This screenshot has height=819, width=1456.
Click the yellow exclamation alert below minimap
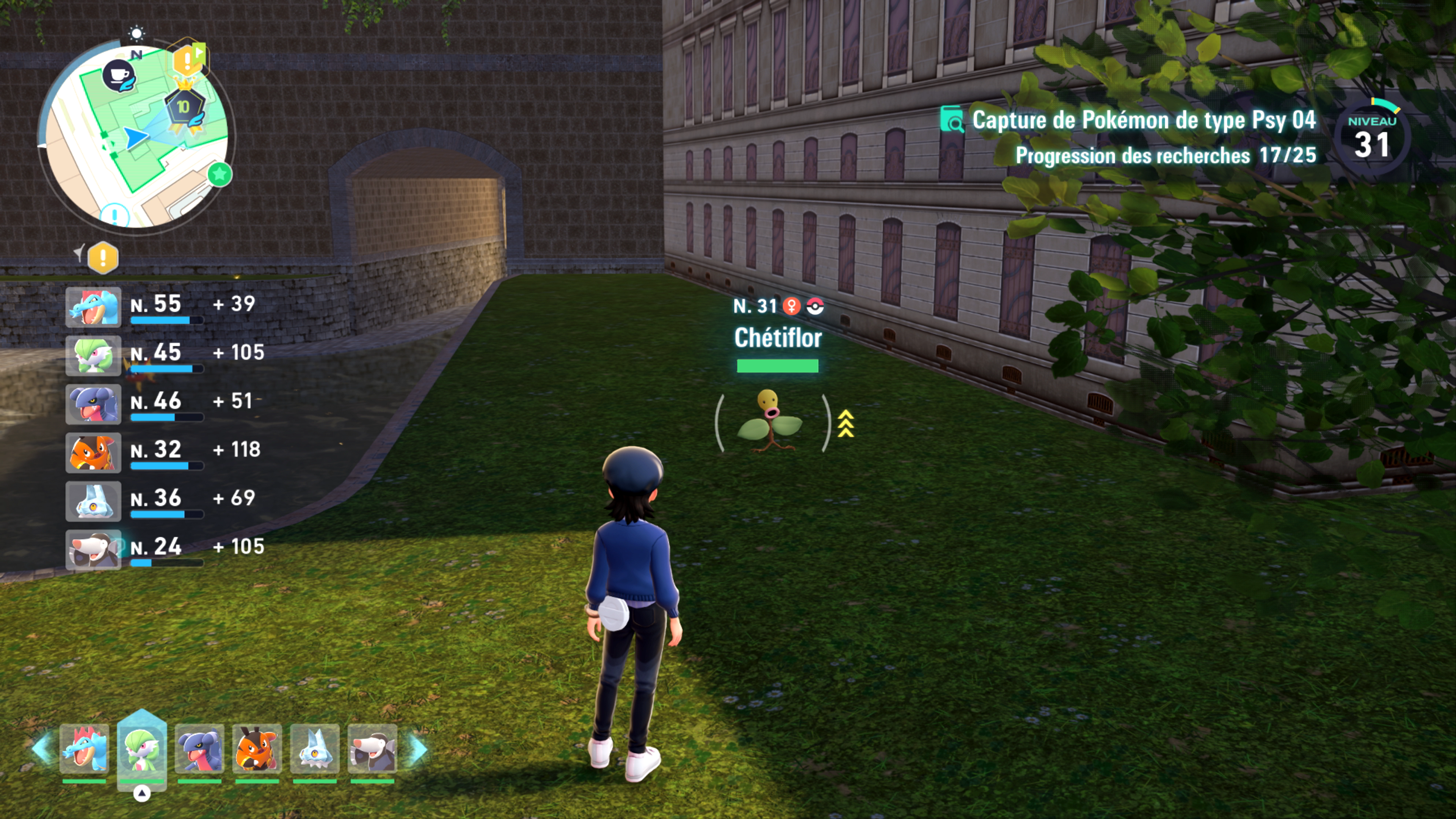tap(103, 258)
